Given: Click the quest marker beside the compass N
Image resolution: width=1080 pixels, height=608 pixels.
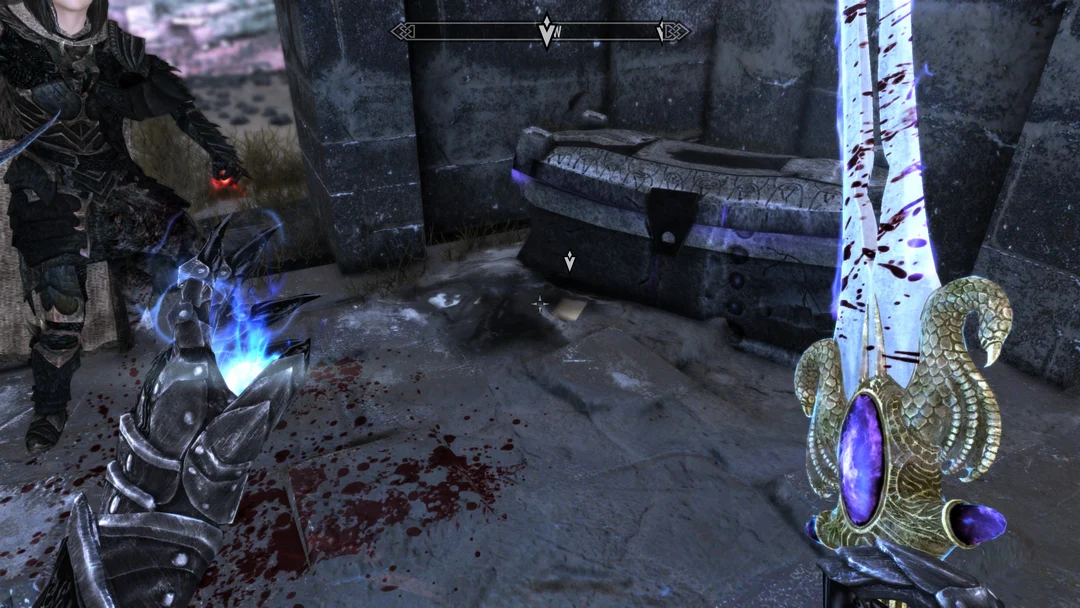Looking at the screenshot, I should click(546, 31).
